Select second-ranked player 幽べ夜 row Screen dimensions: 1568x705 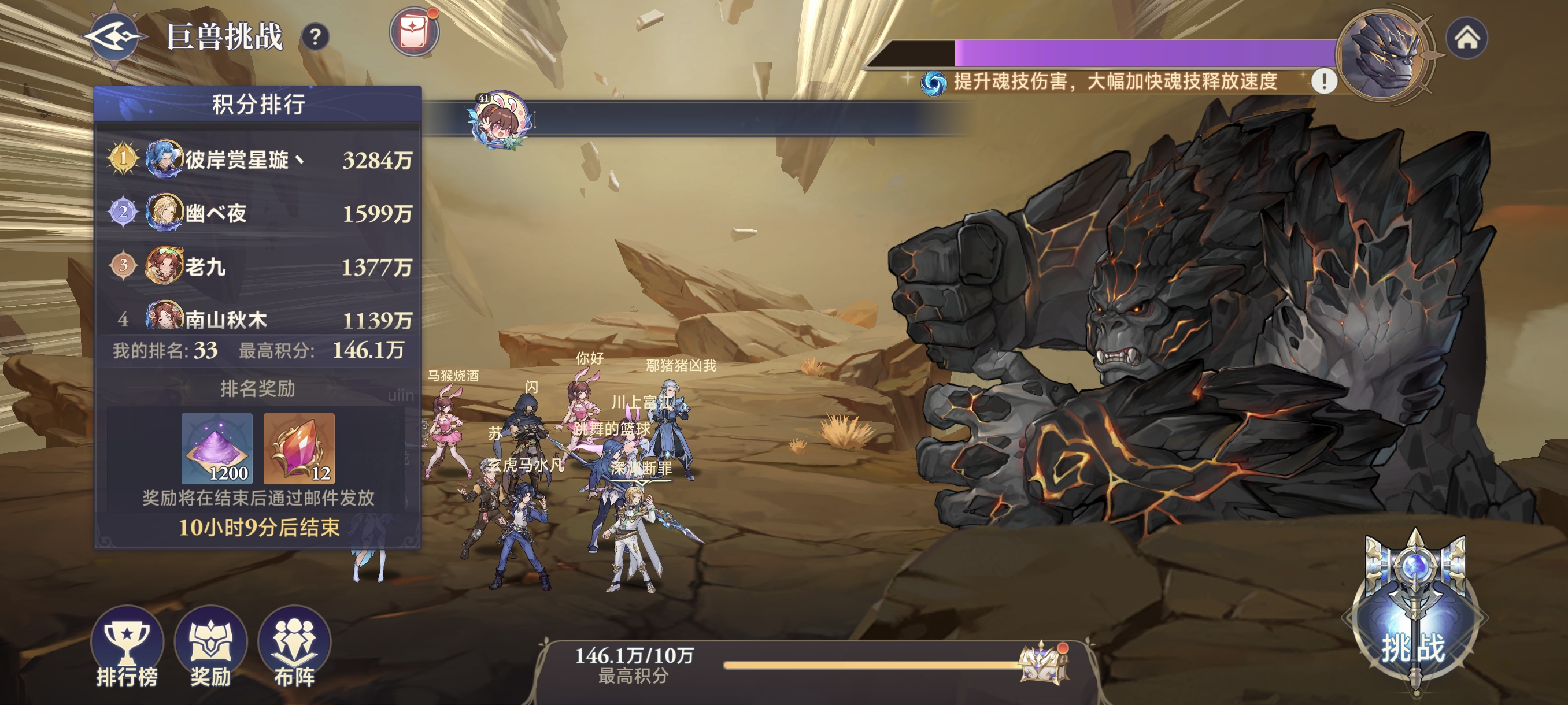[x=258, y=213]
